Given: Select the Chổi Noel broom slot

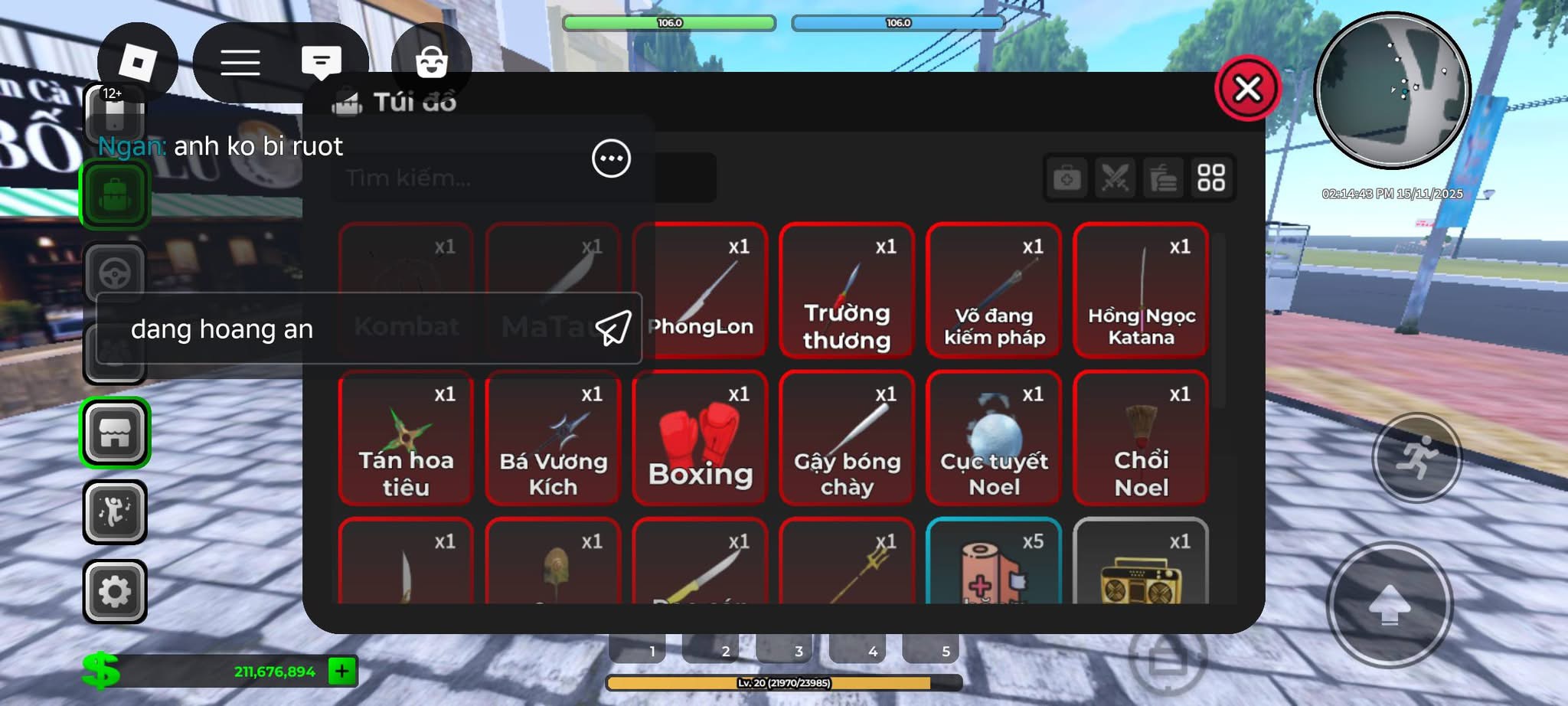Looking at the screenshot, I should 1140,438.
